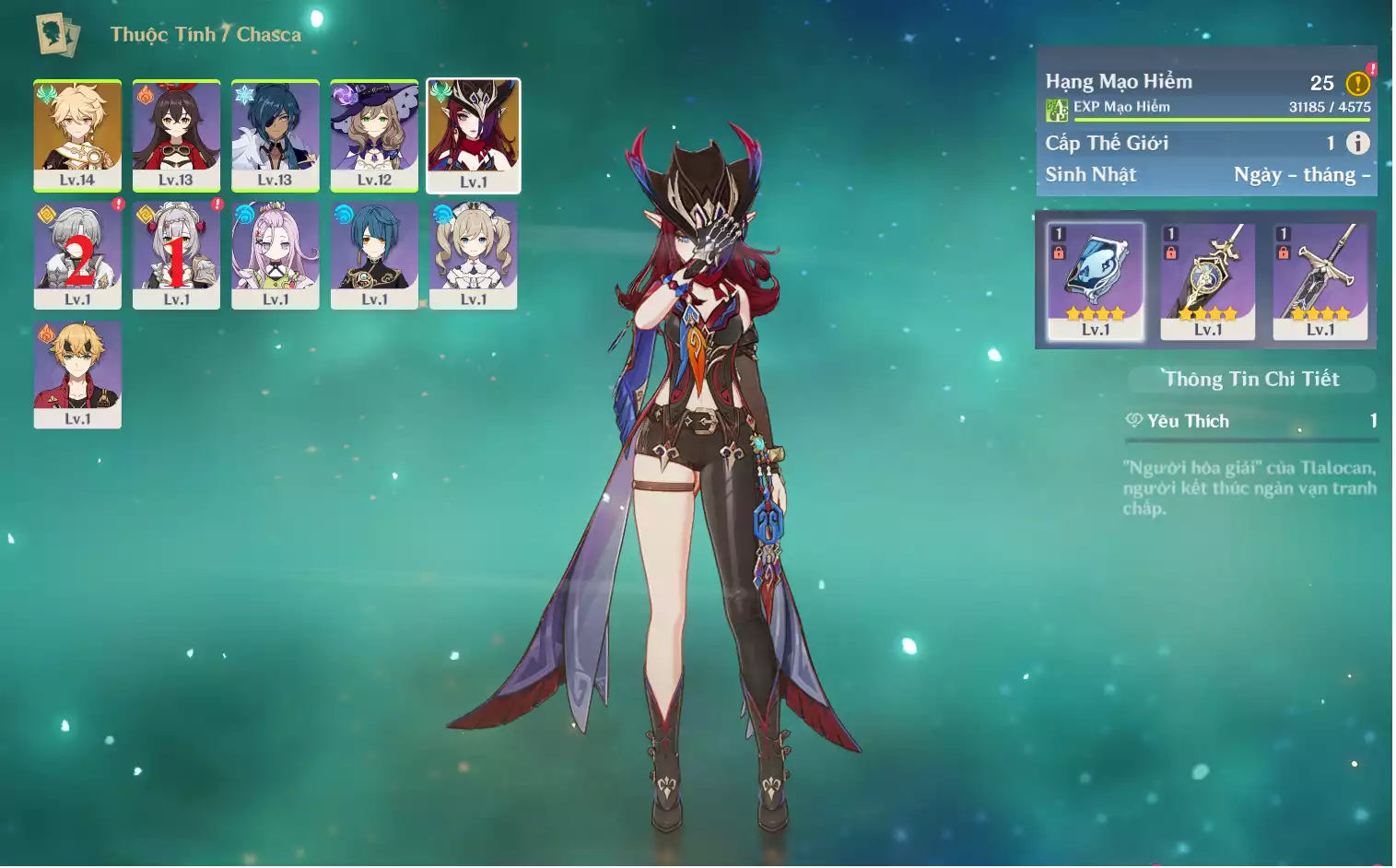Select the ornate polearm weapon slot
The image size is (1396, 868).
(x=1207, y=280)
